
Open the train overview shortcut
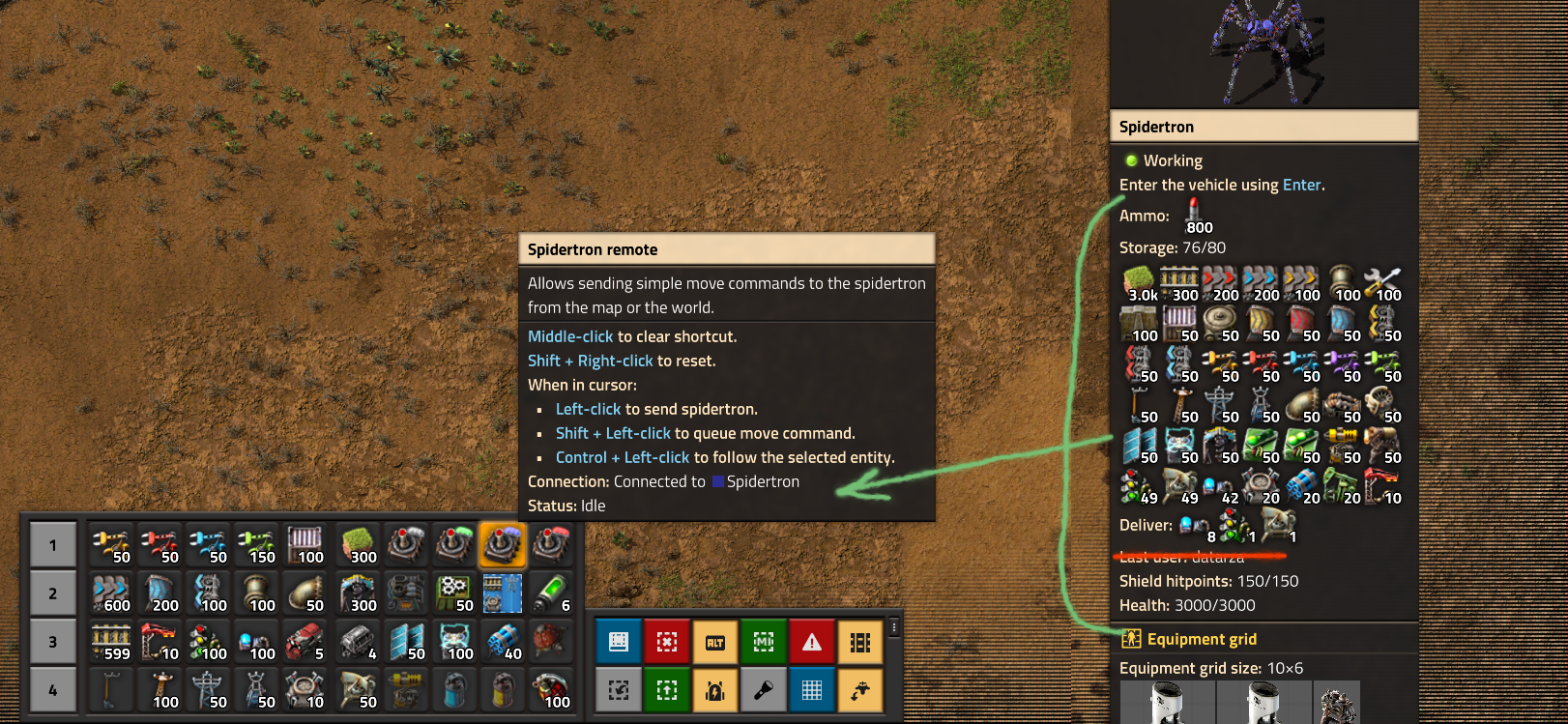[x=859, y=641]
